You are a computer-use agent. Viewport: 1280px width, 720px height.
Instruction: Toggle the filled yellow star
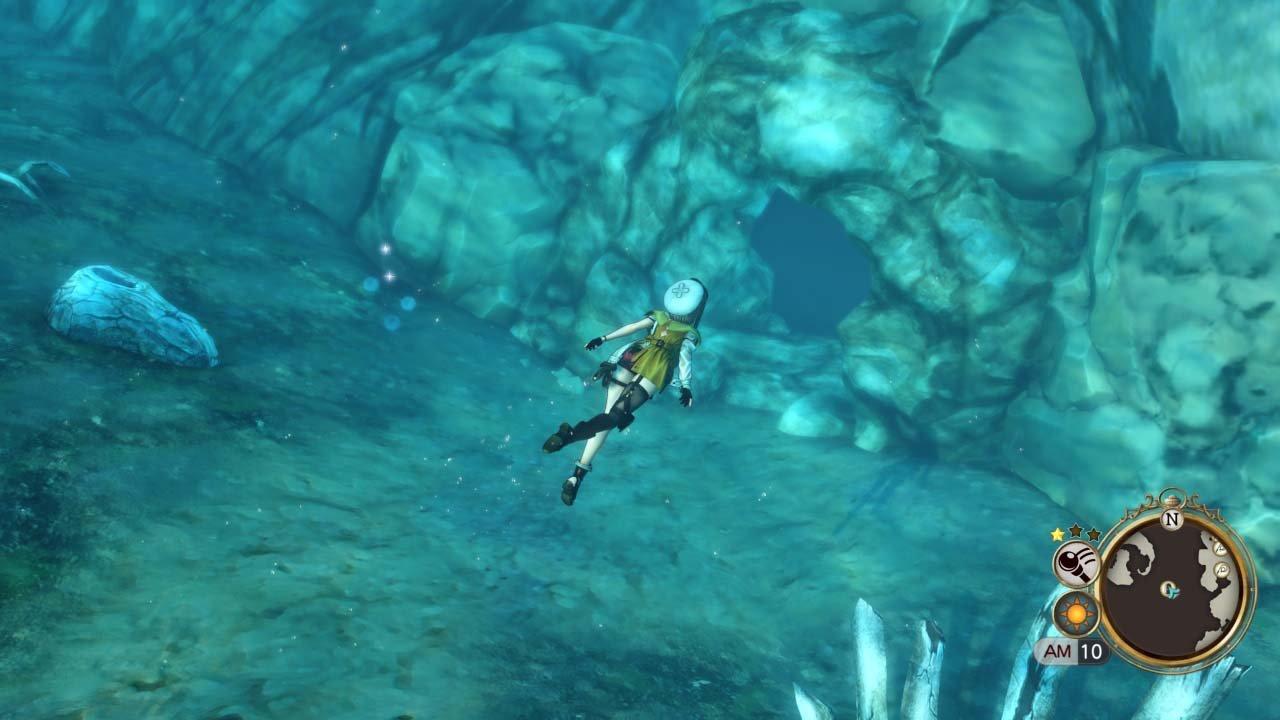pyautogui.click(x=1056, y=534)
